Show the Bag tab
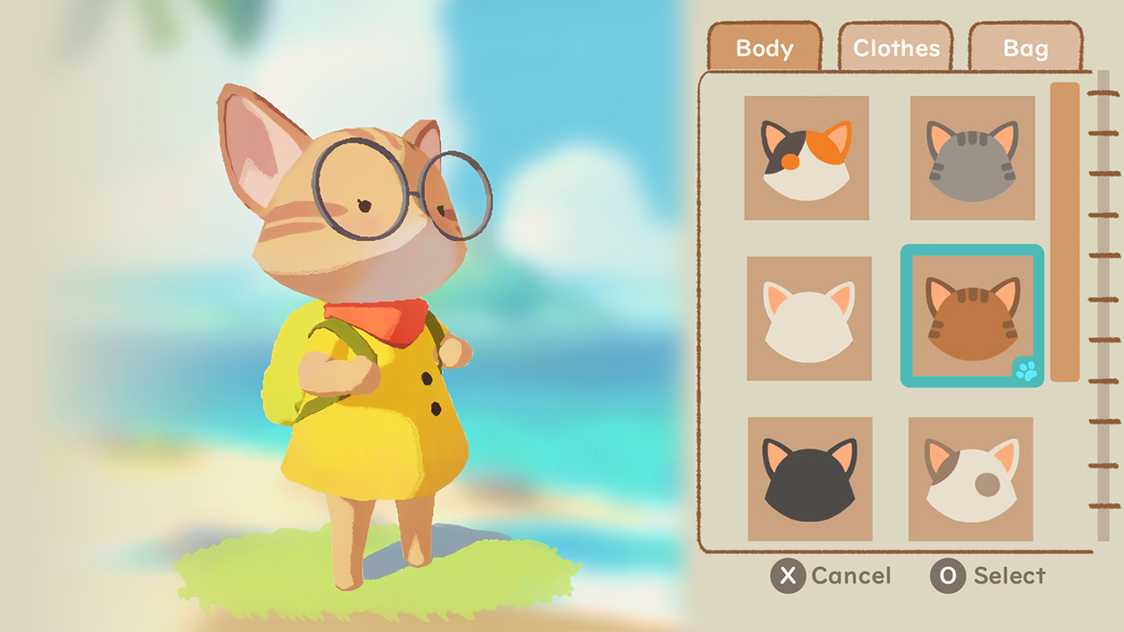 (1025, 48)
